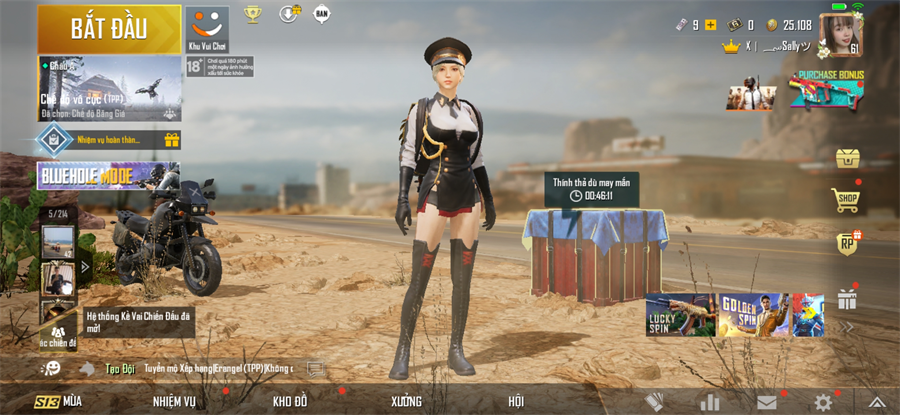The width and height of the screenshot is (900, 415).
Task: Switch to the S13 MÙA season tab
Action: [58, 402]
